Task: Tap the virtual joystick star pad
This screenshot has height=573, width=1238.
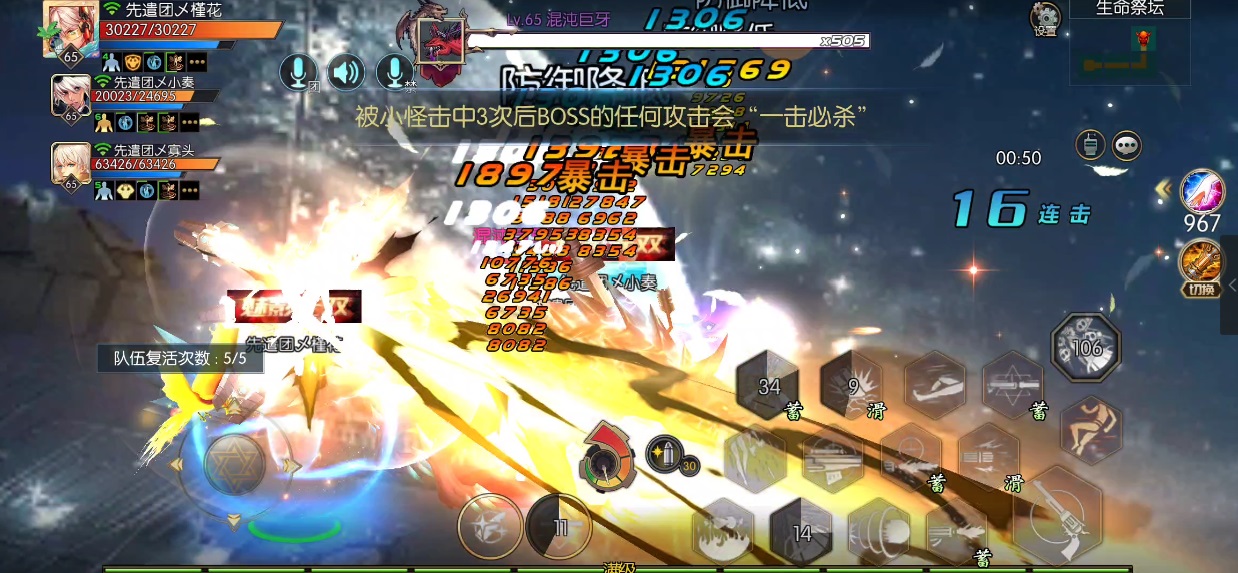Action: coord(235,464)
